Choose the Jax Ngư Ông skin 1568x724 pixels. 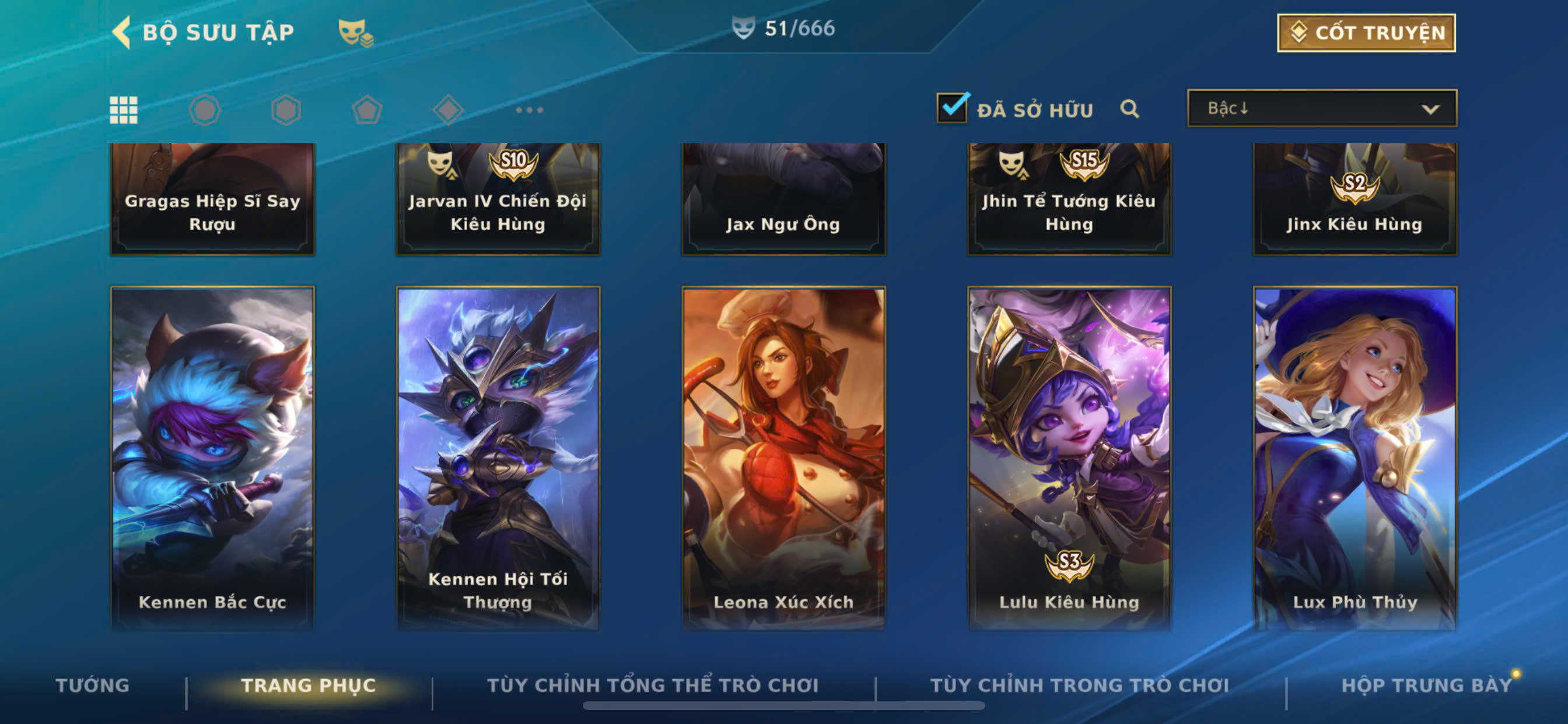point(783,199)
